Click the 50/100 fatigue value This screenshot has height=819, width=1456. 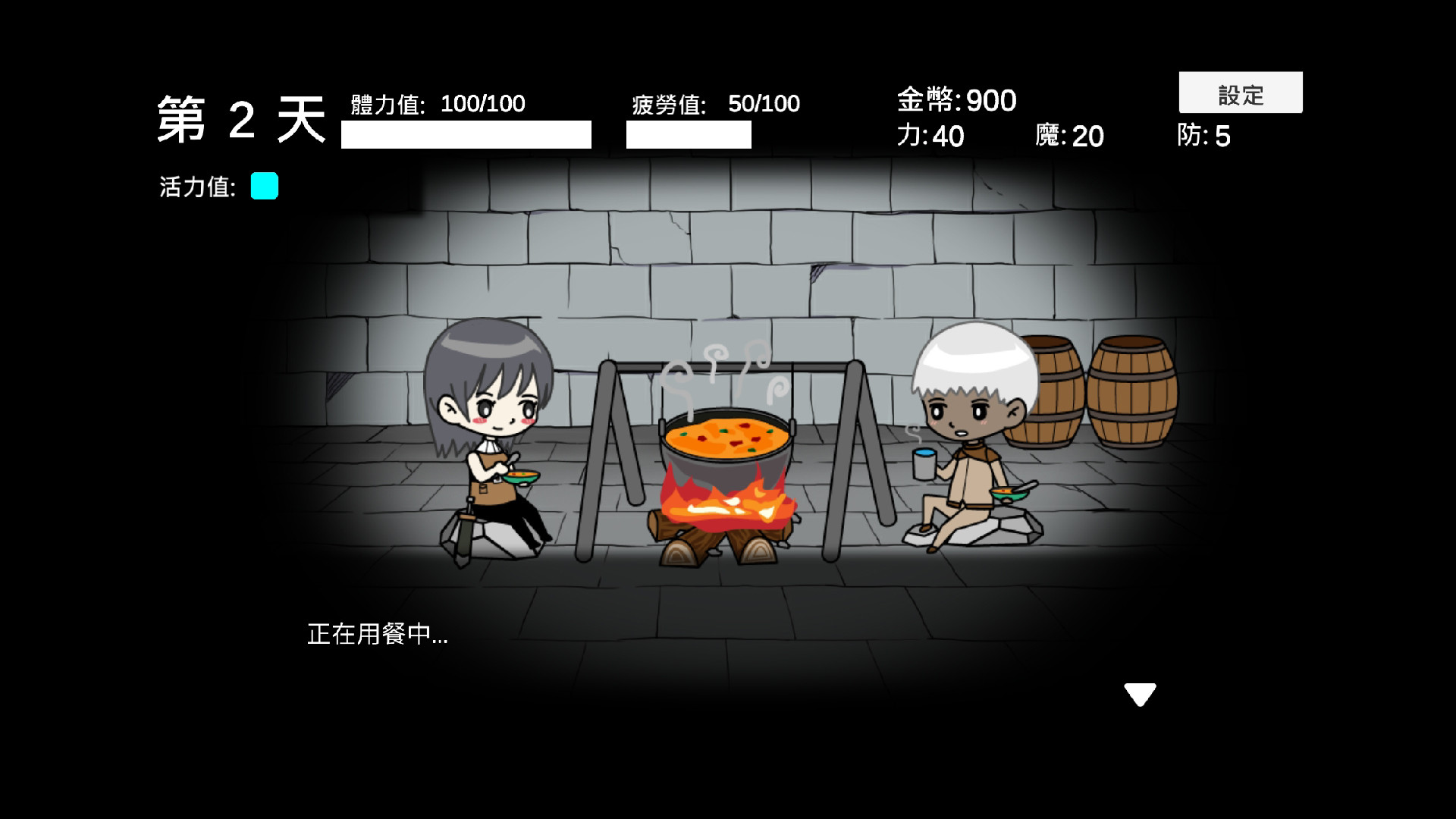762,103
